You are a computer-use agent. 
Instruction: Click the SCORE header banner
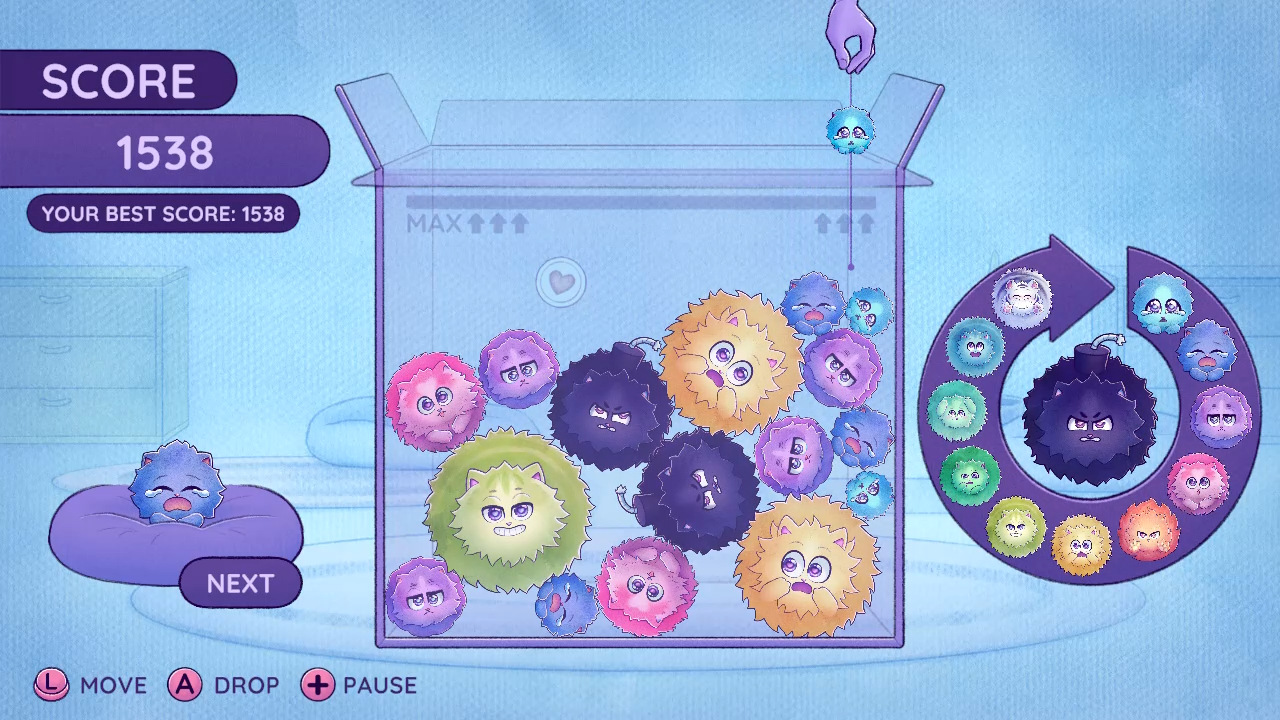click(x=120, y=80)
